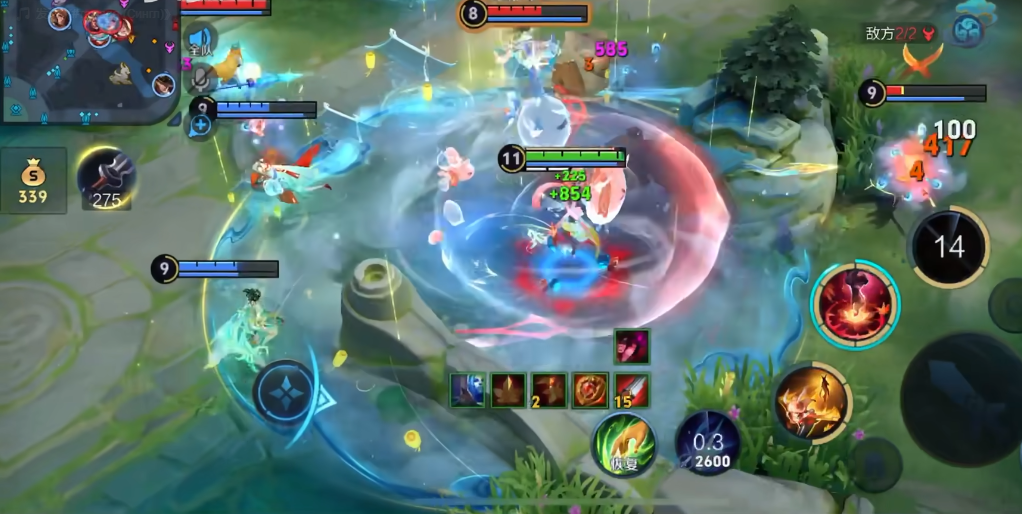Tap the blue plus chat bubble
The width and height of the screenshot is (1022, 514).
coord(201,124)
